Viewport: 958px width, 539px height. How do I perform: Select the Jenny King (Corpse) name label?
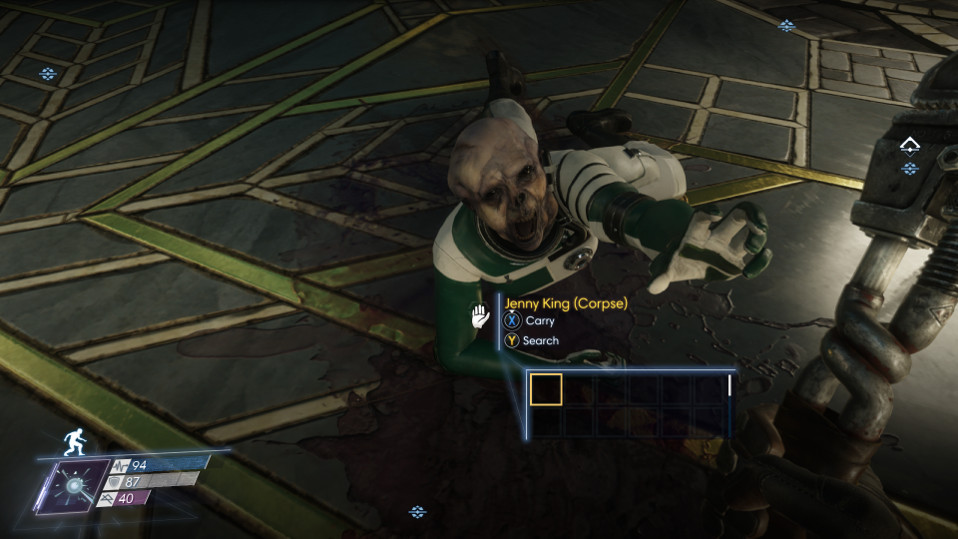coord(566,303)
